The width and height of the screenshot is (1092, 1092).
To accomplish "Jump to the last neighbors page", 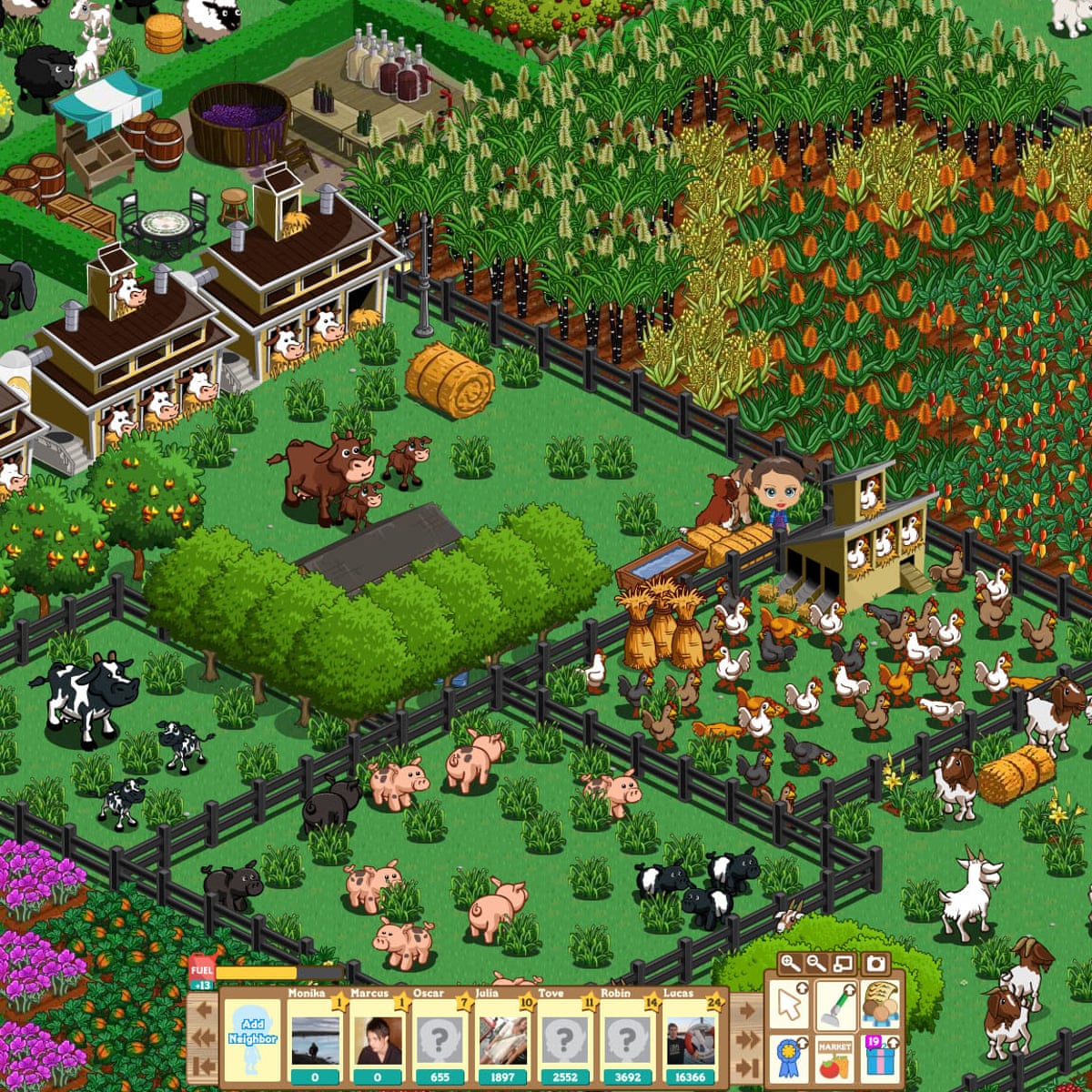I will (746, 1067).
